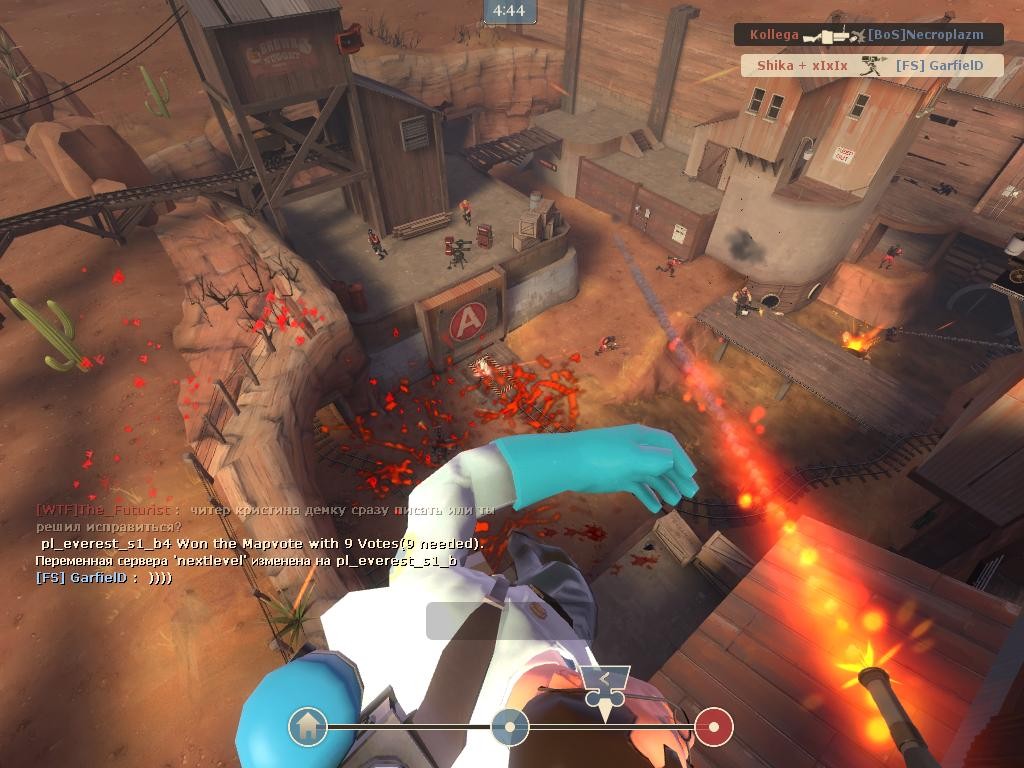Select the Shika + xIxIx kill feed entry
Screen dimensions: 1024x768
click(870, 66)
